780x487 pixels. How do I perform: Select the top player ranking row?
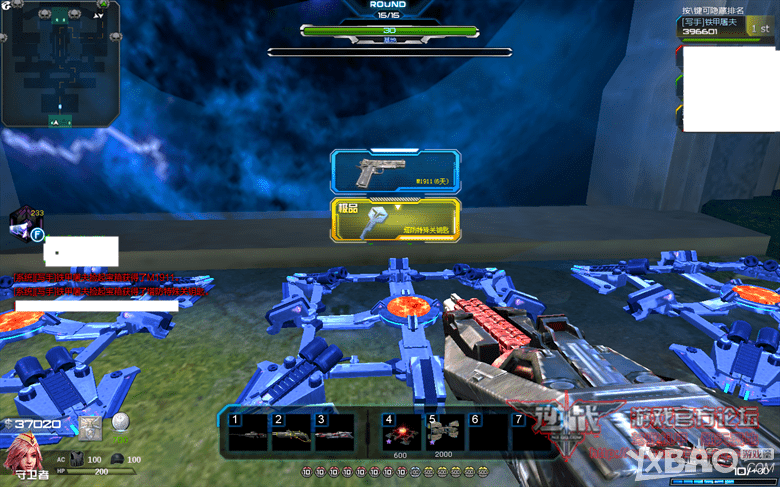[x=726, y=27]
